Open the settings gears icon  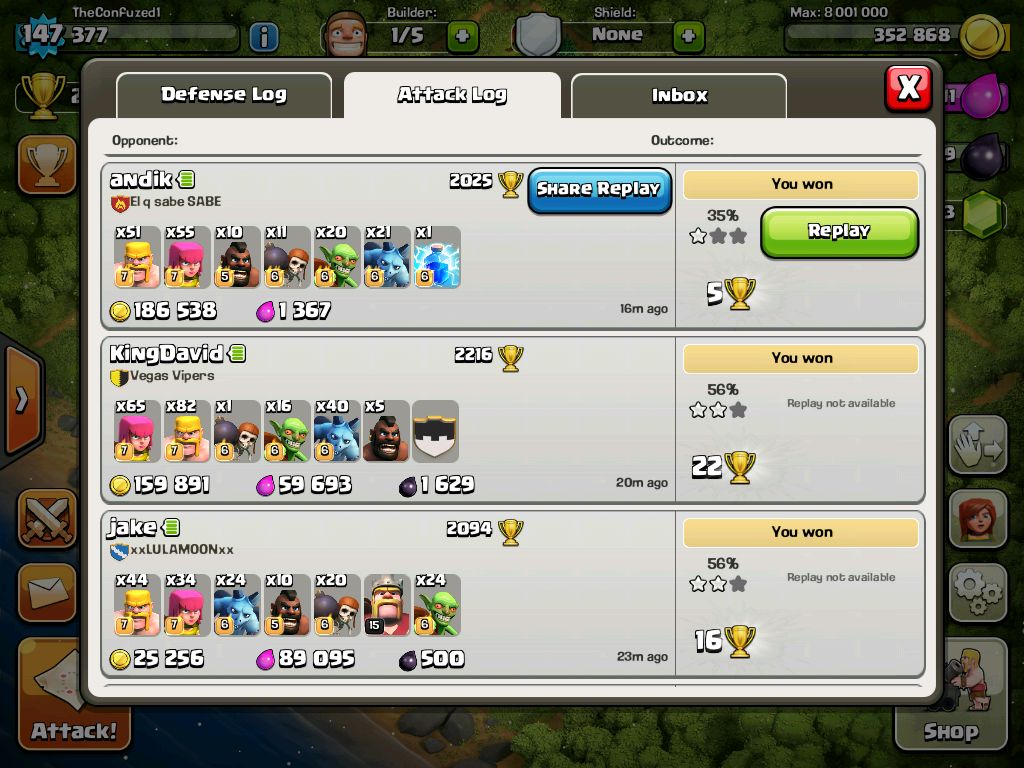[x=977, y=592]
